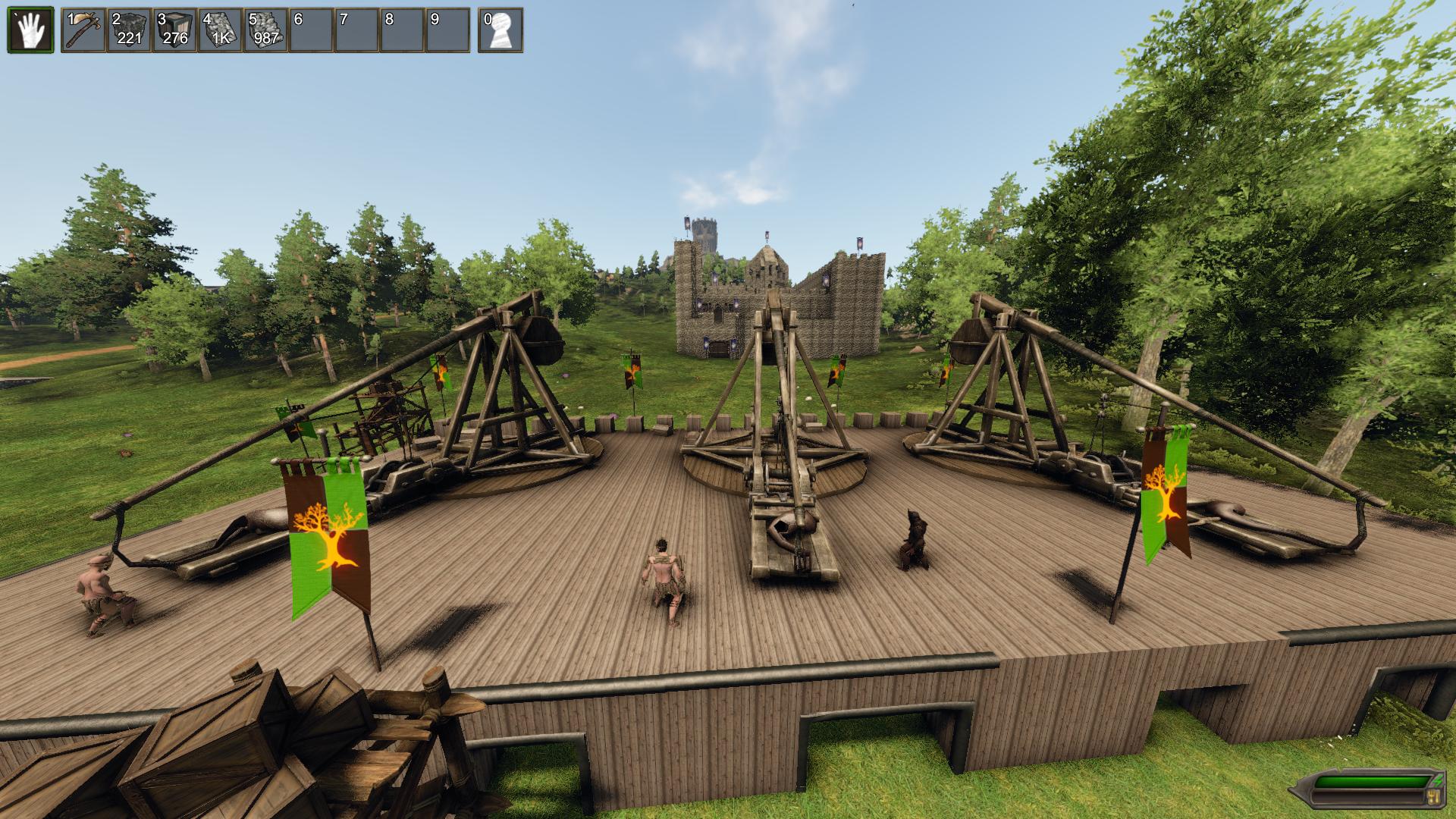Select the stone stairs block in slot 5
The height and width of the screenshot is (819, 1456).
[x=264, y=32]
